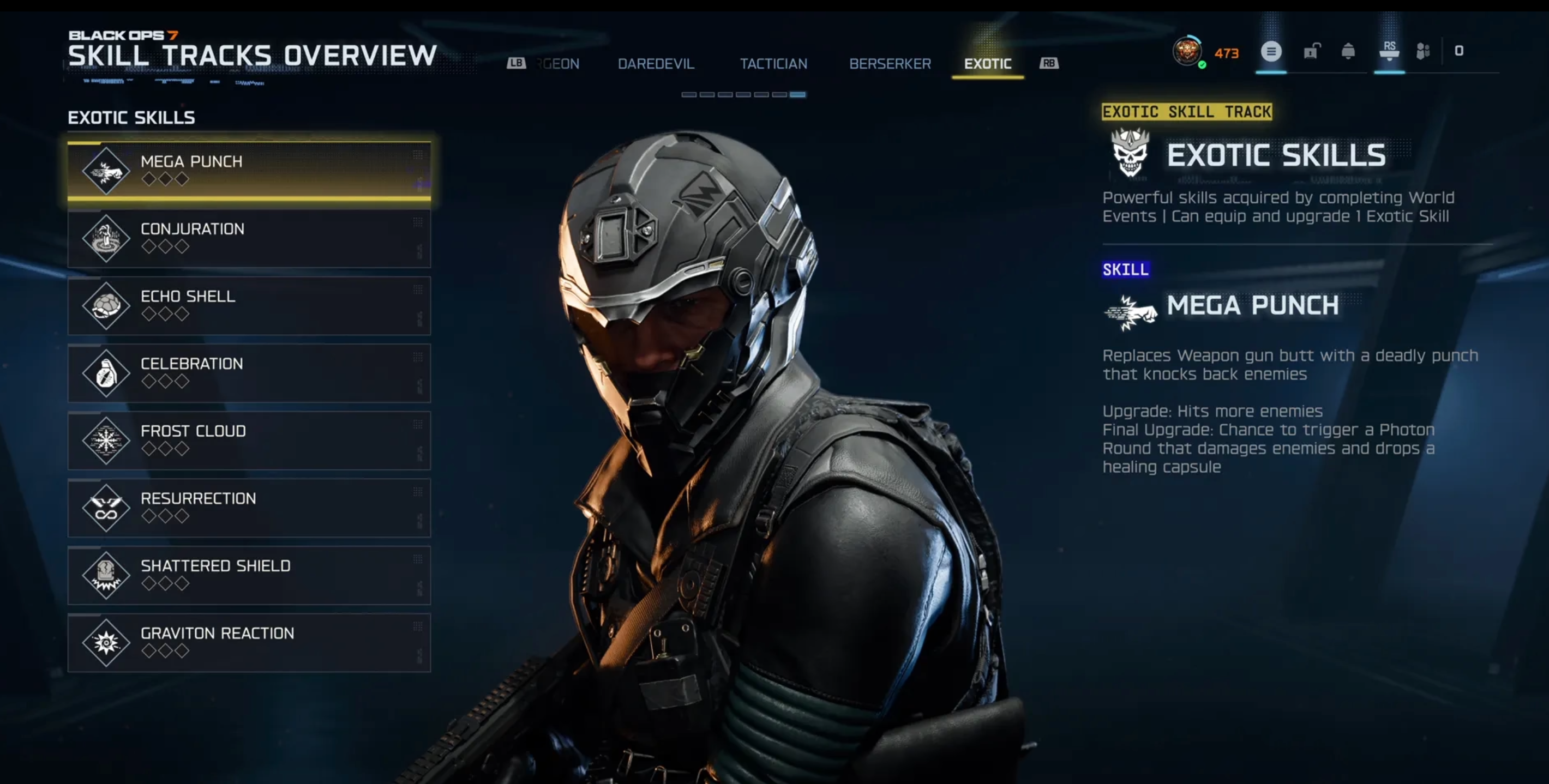The image size is (1549, 784).
Task: Select the Exotic tab
Action: pos(987,64)
